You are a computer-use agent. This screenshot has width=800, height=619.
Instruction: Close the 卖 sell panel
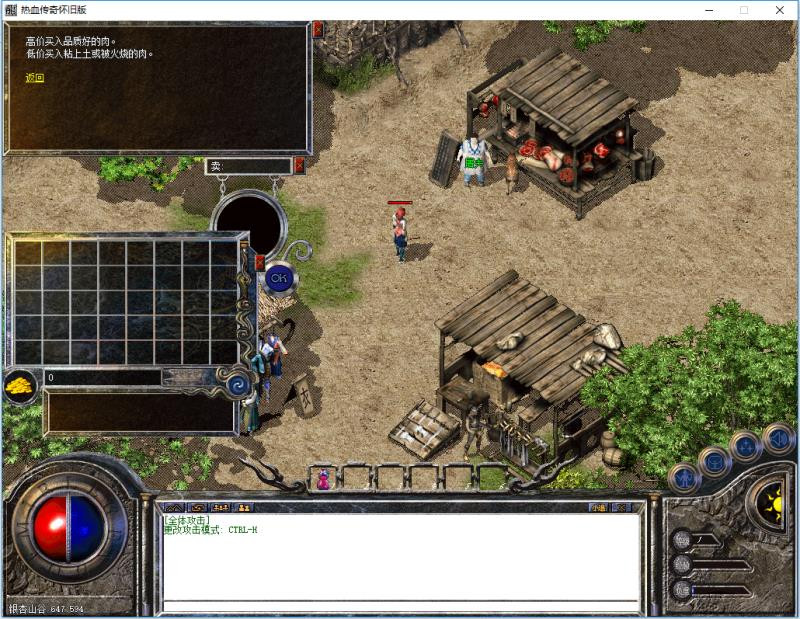coord(299,166)
